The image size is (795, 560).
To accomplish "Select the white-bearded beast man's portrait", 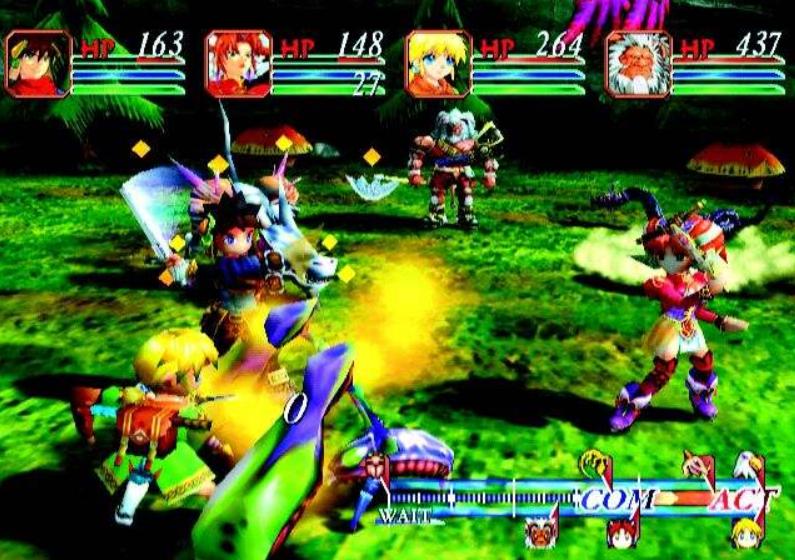I will click(x=637, y=64).
